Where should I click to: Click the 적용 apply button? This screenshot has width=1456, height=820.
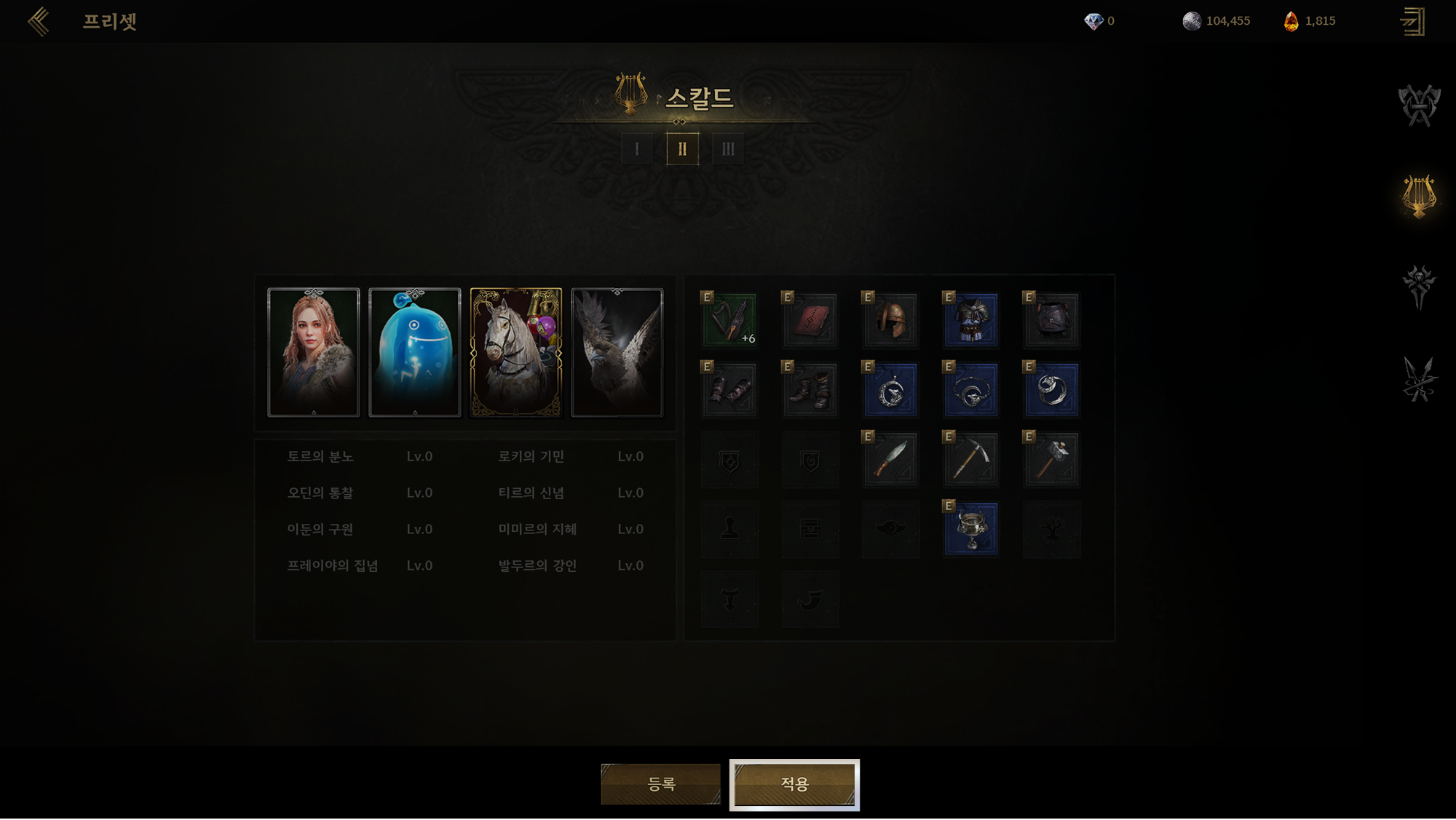[x=794, y=784]
